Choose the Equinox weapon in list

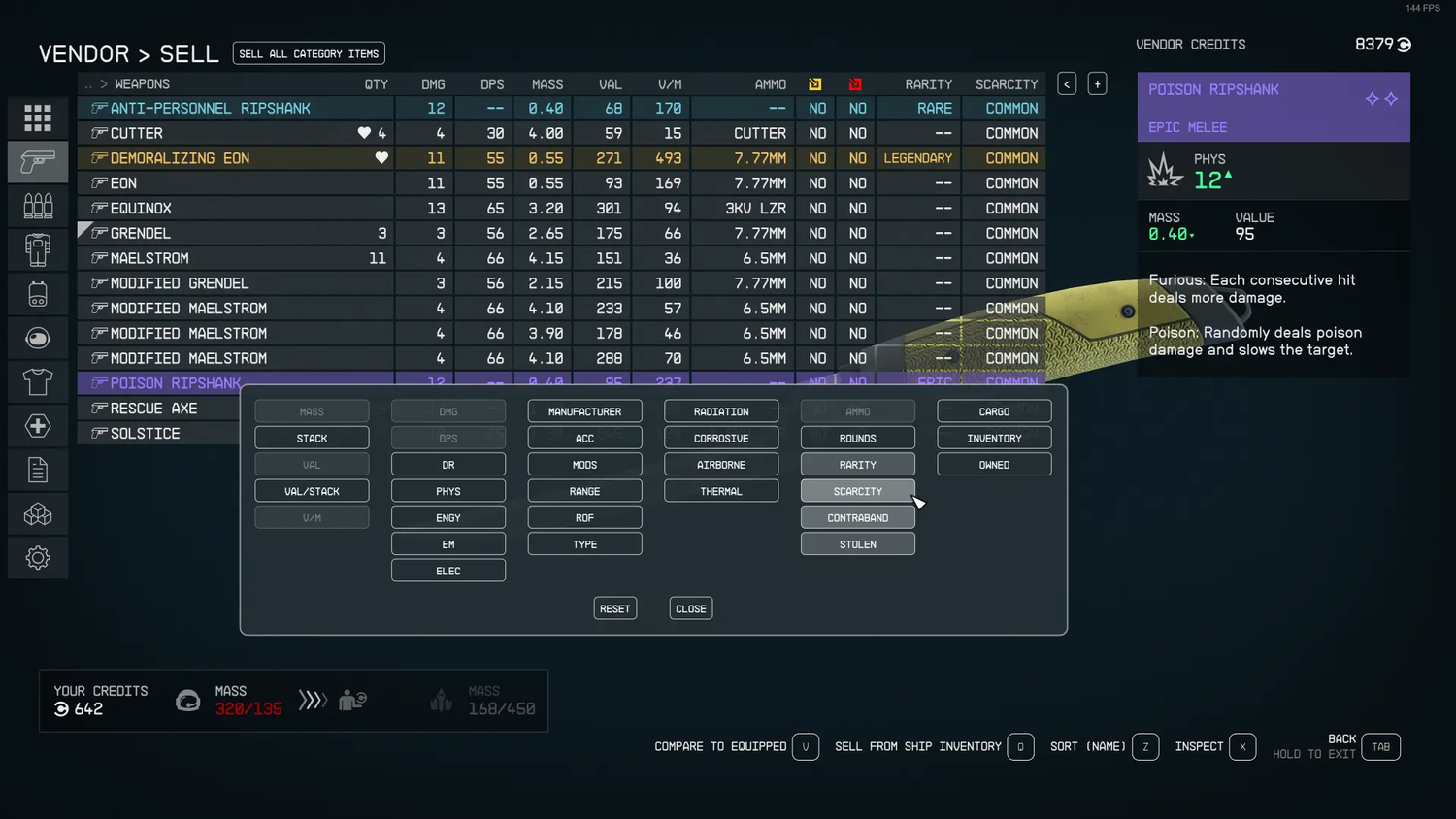[x=141, y=209]
